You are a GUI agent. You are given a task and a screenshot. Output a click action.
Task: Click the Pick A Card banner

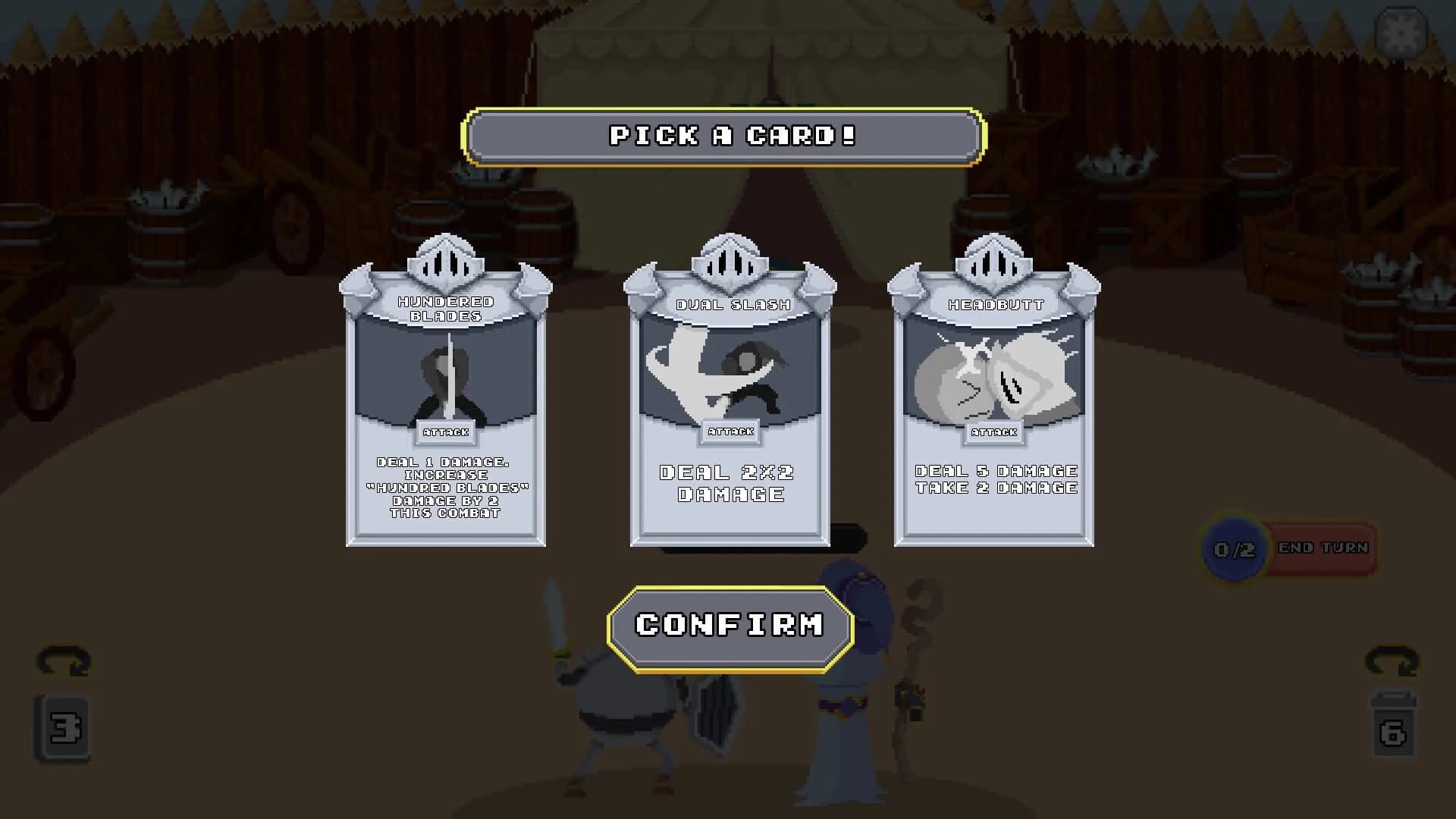coord(730,136)
